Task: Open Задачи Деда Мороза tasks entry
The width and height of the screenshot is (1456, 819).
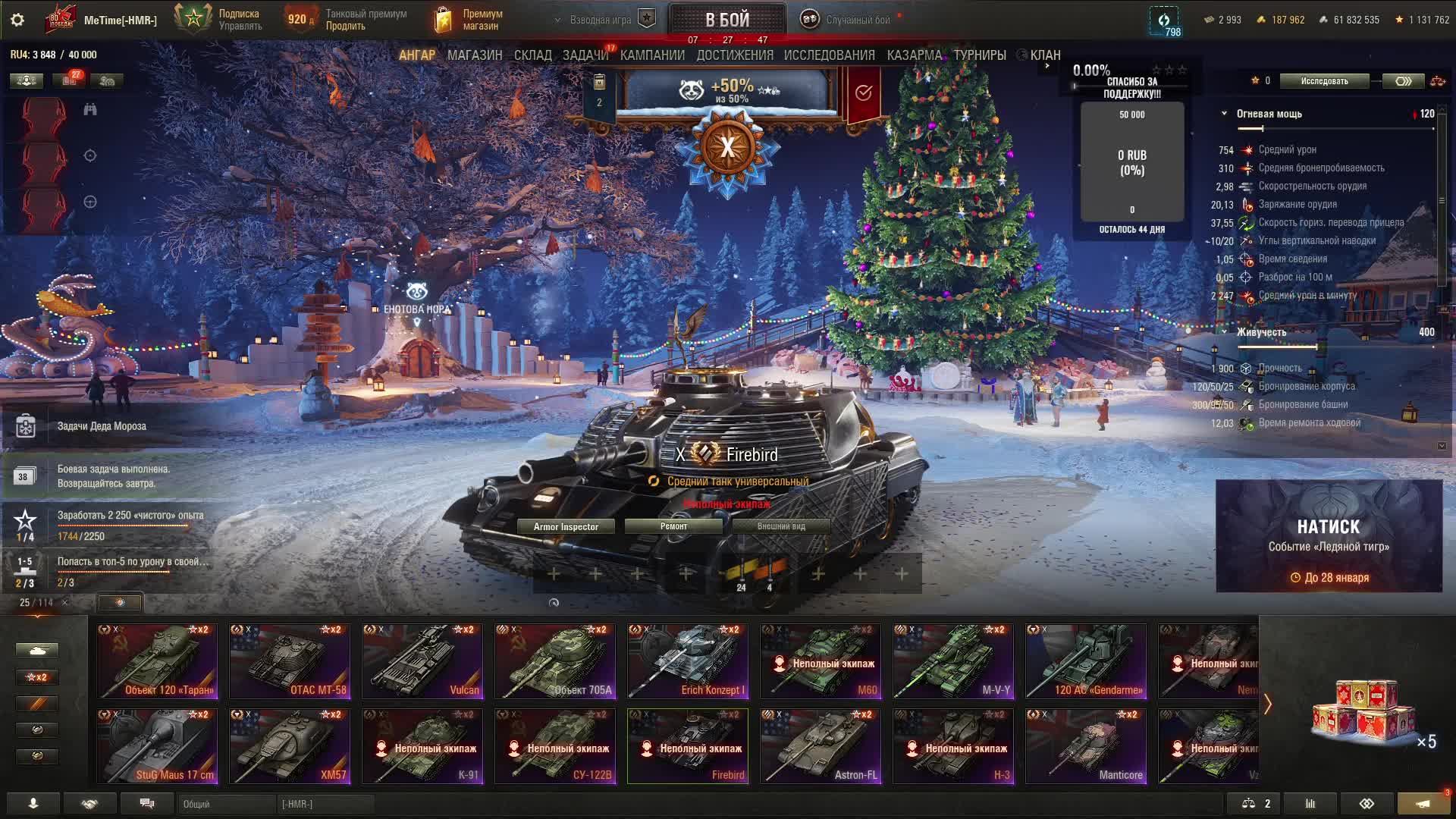Action: click(x=102, y=426)
